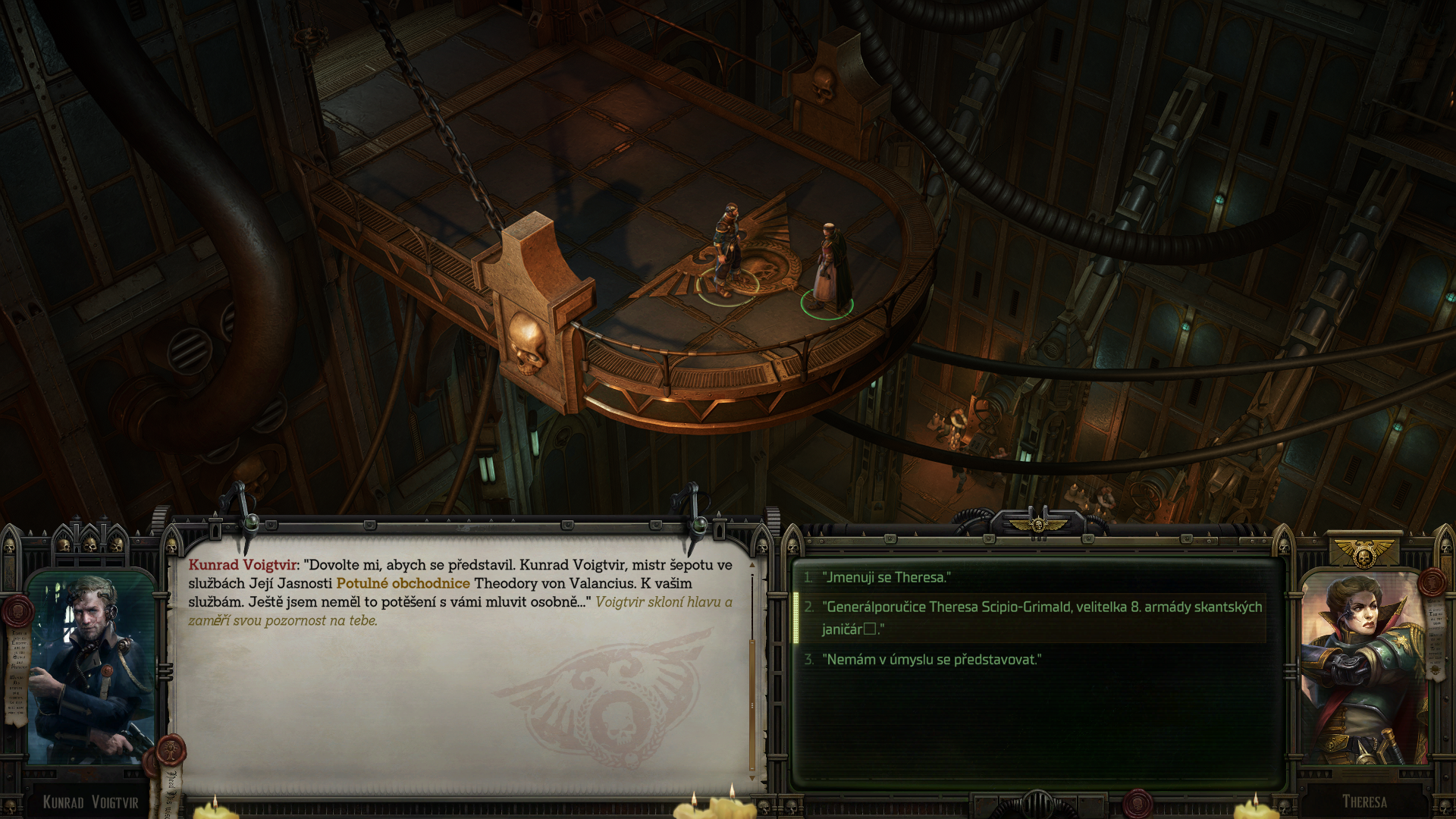Click Theresa's character portrait

pyautogui.click(x=1363, y=669)
